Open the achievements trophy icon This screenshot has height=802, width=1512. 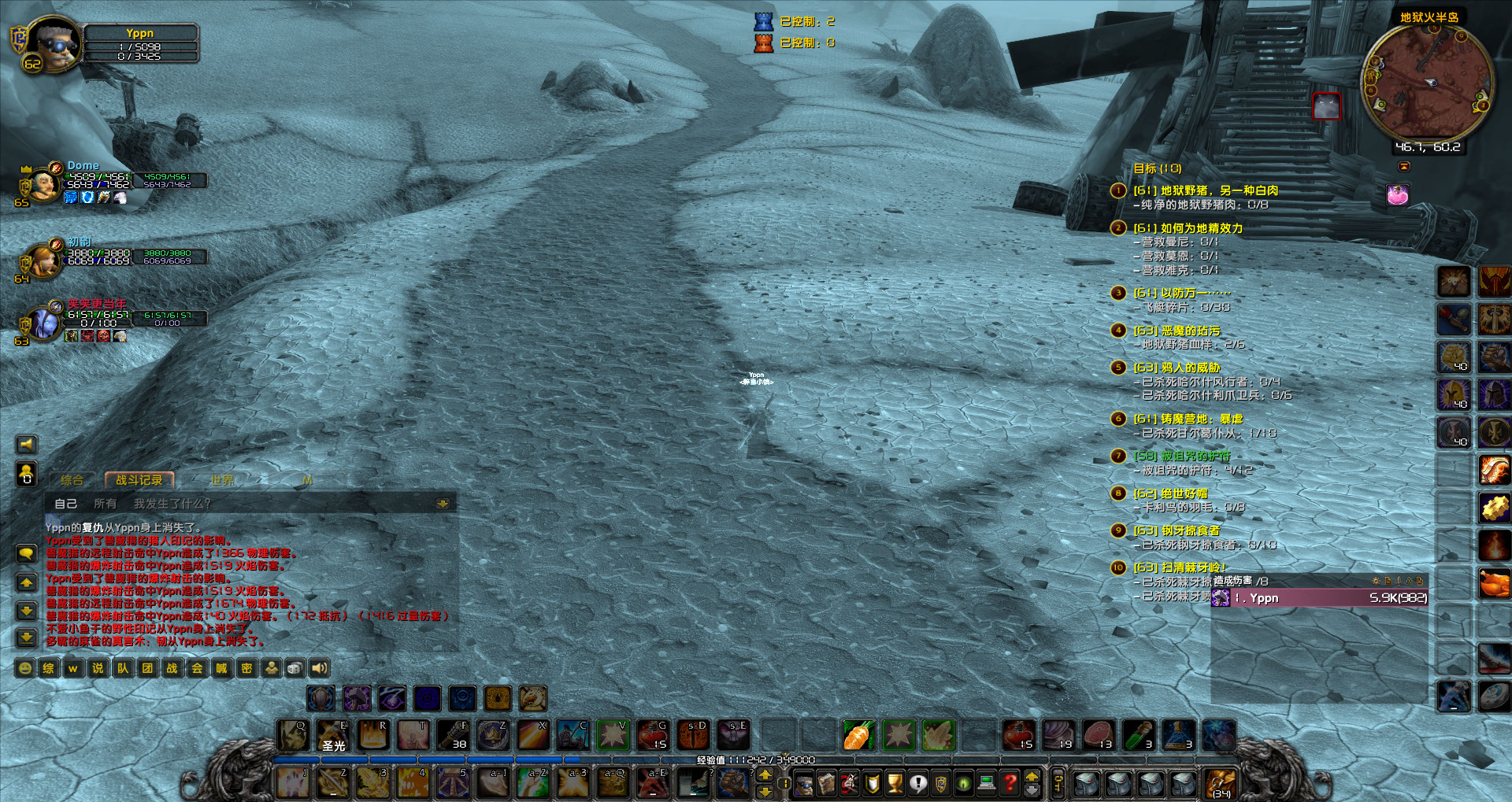pyautogui.click(x=894, y=783)
